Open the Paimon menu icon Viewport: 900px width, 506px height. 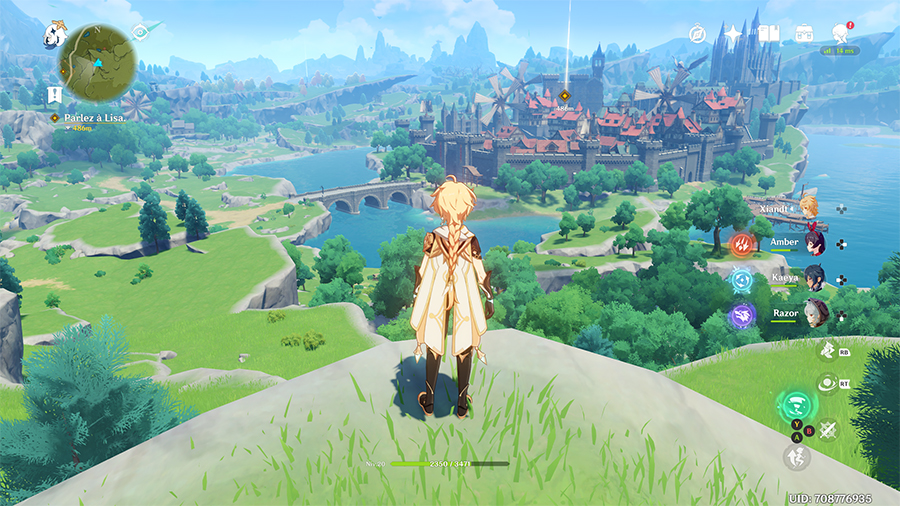[55, 35]
